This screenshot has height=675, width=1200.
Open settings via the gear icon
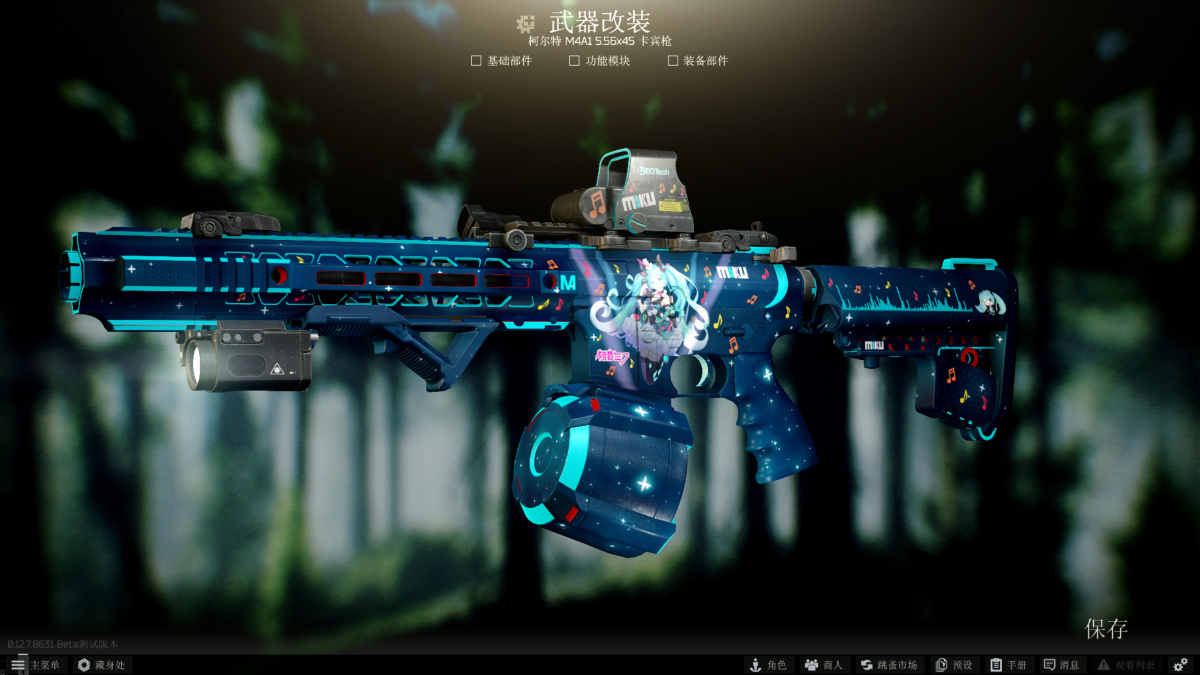pos(1180,665)
